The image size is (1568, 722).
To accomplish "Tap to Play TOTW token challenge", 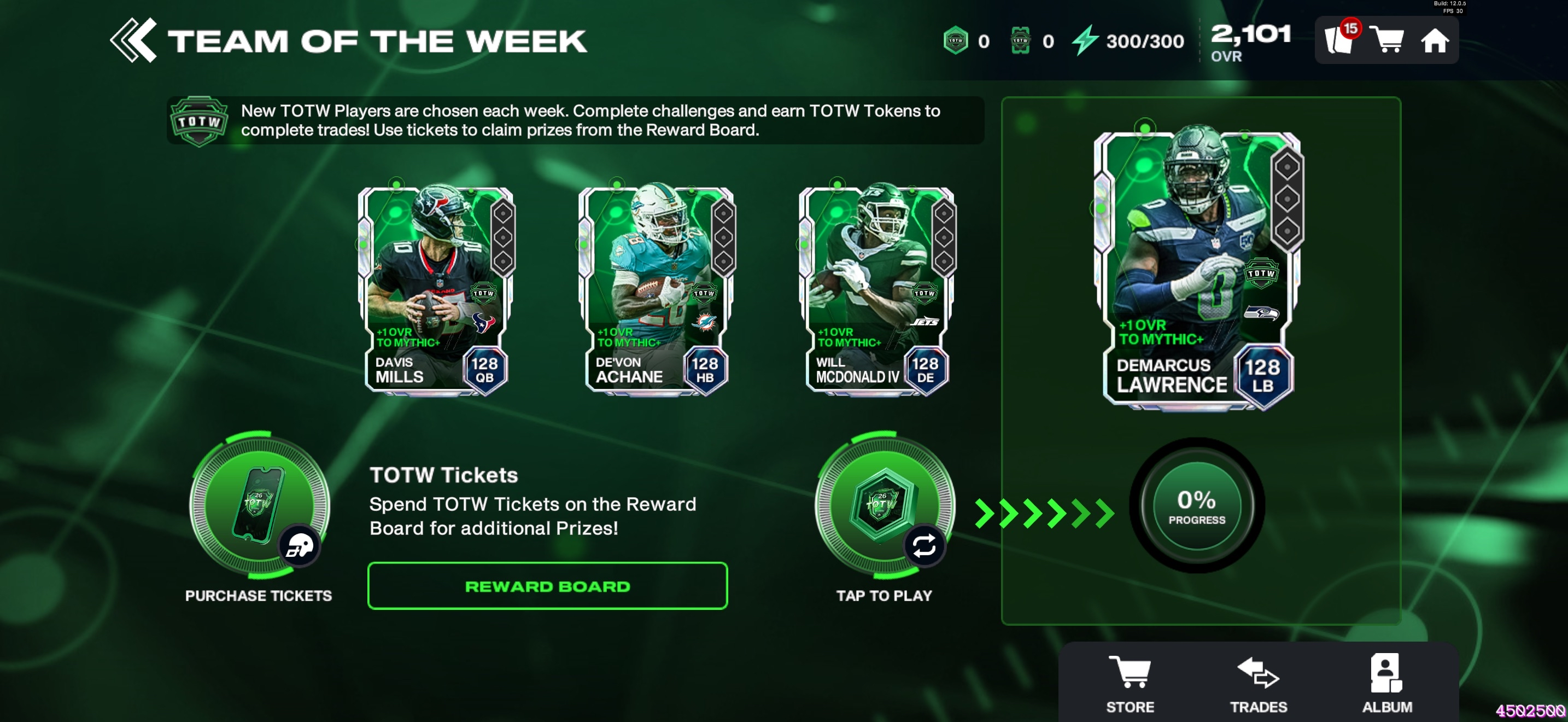I will click(x=884, y=505).
